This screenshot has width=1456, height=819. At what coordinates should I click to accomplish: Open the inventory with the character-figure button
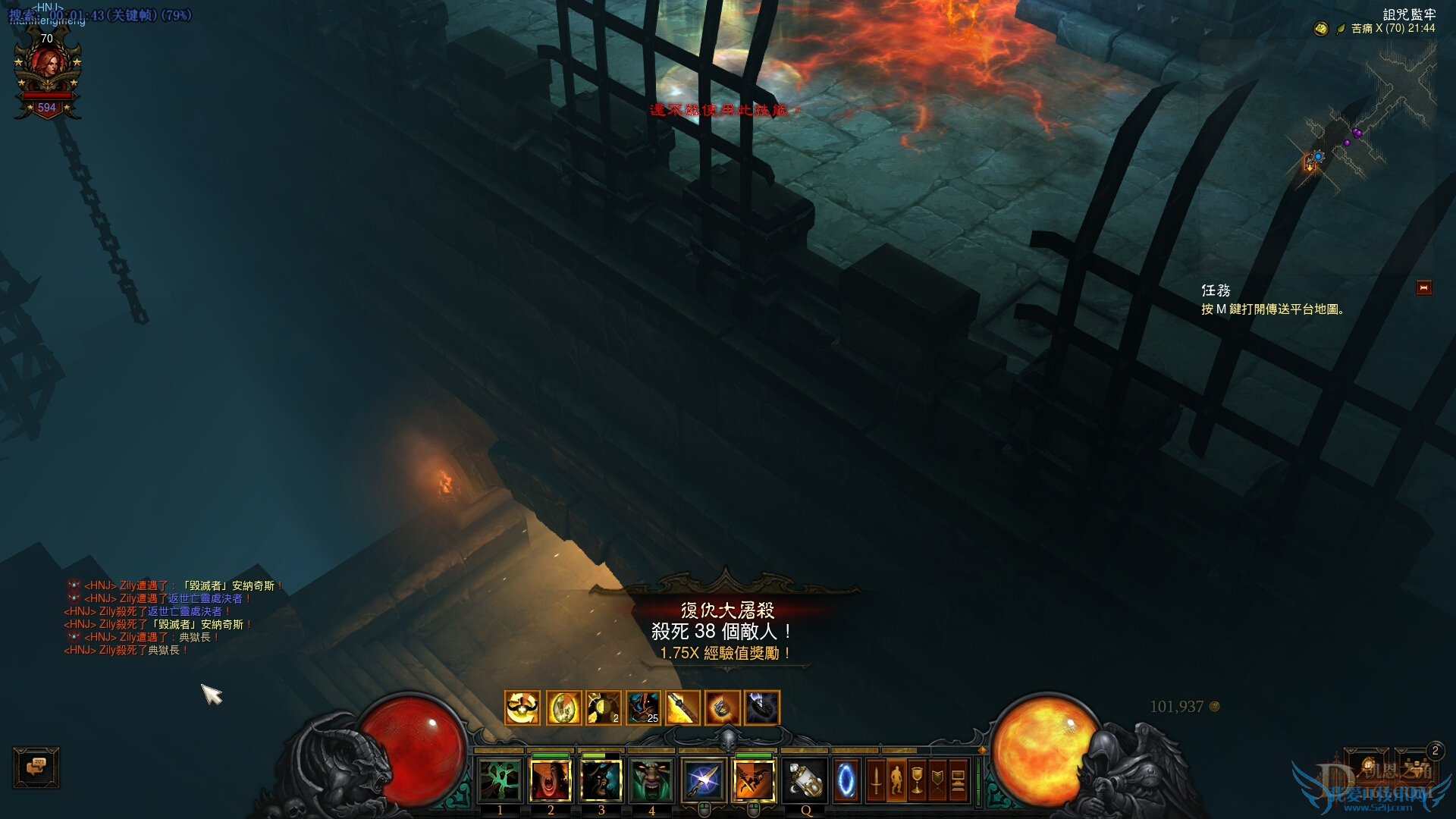pyautogui.click(x=896, y=780)
